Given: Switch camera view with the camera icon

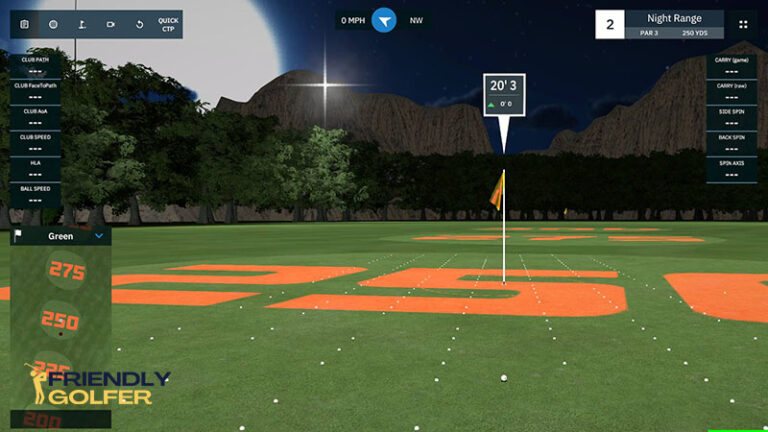Looking at the screenshot, I should (x=111, y=24).
